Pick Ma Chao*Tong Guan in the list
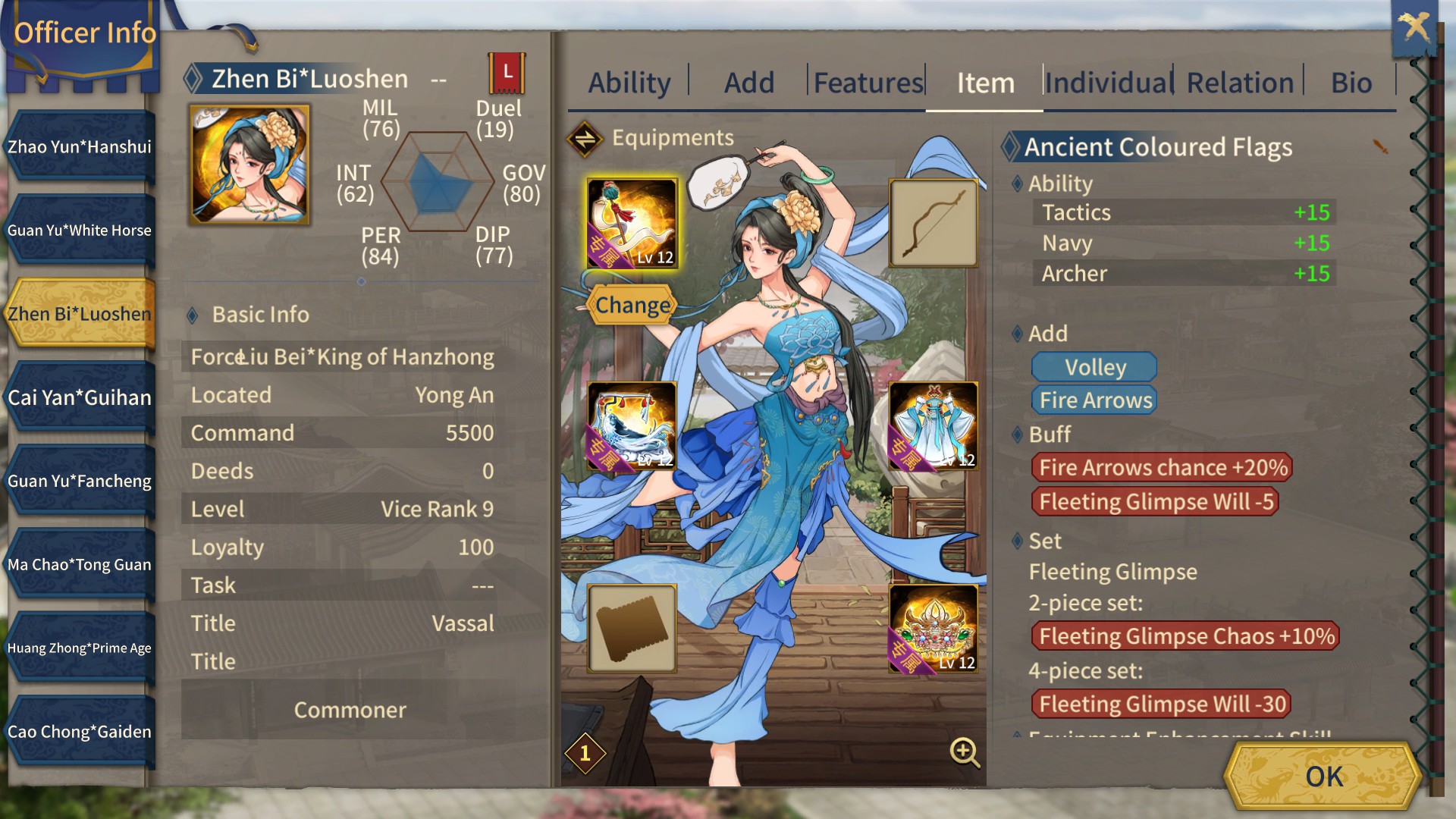Viewport: 1456px width, 819px height. pyautogui.click(x=80, y=565)
